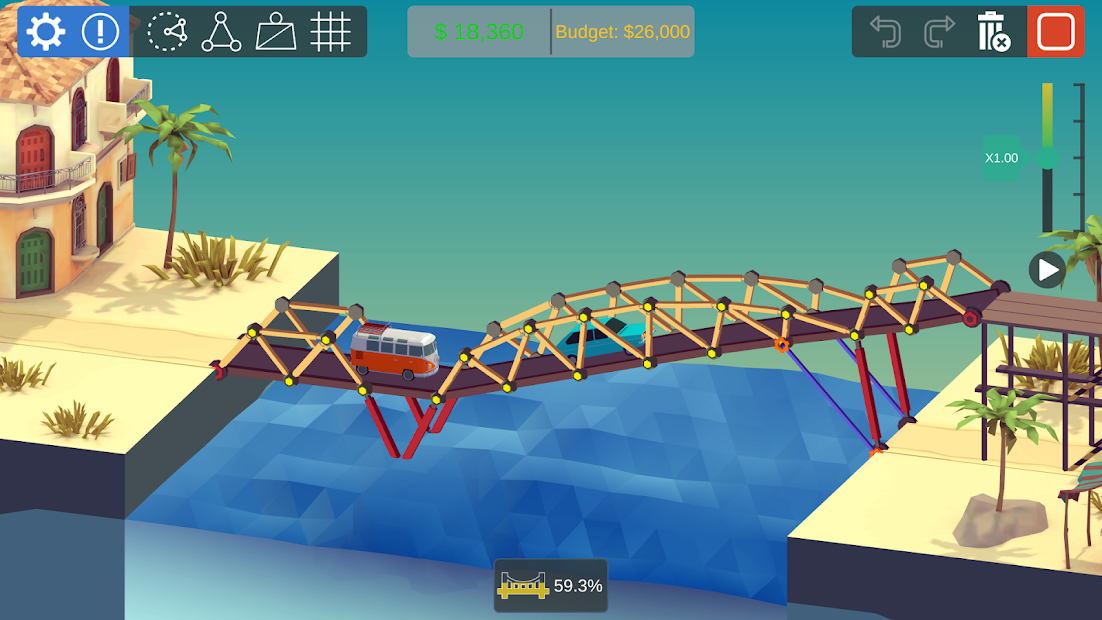1102x620 pixels.
Task: Adjust the X1.00 simulation speed slider
Action: coord(1047,158)
